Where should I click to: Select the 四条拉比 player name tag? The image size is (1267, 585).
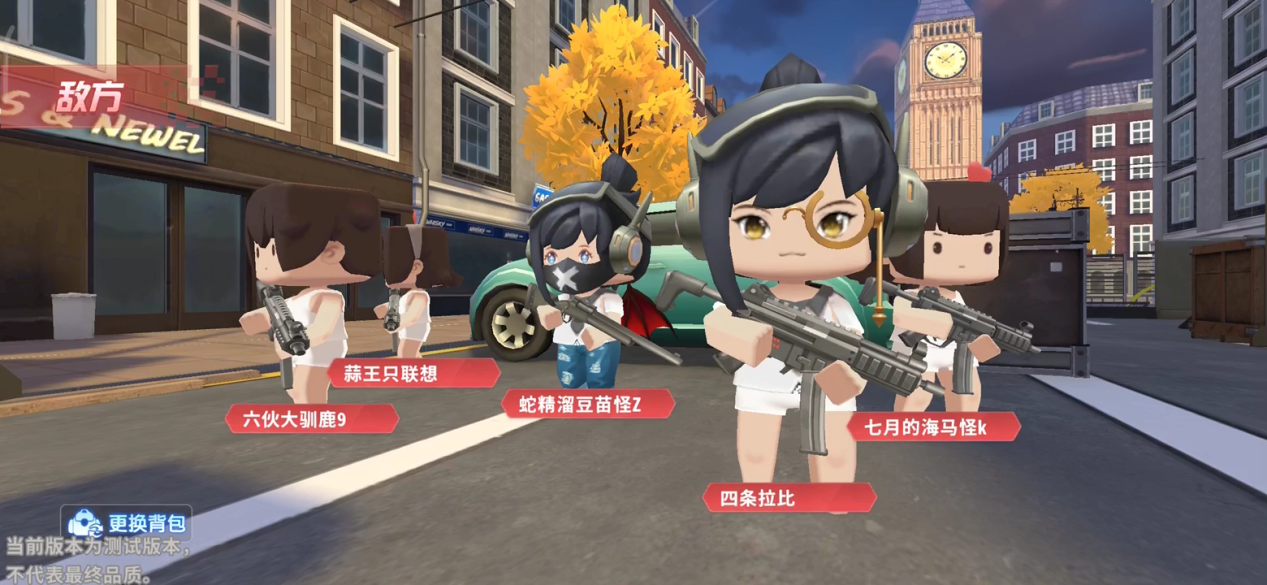(789, 497)
